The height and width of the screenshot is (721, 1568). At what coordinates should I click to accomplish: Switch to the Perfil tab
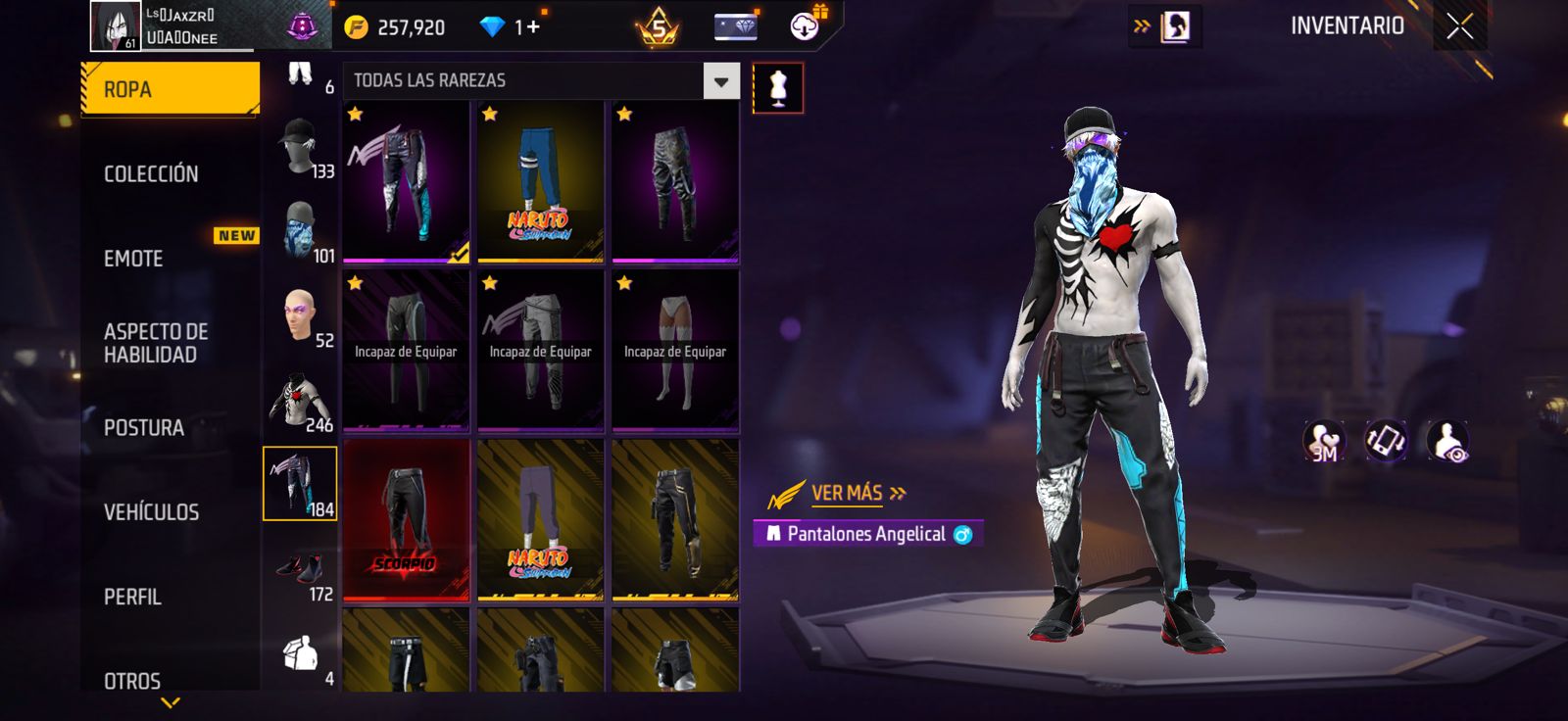pyautogui.click(x=133, y=597)
